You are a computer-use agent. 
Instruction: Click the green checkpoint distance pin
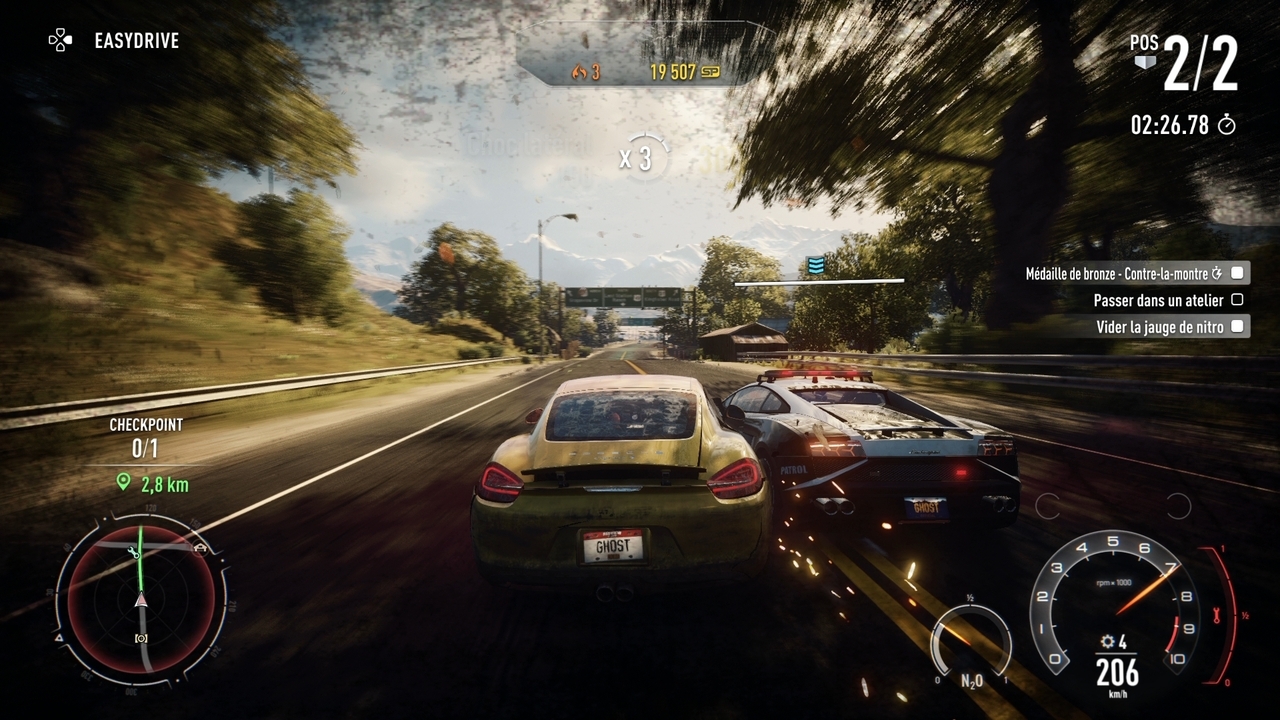(x=123, y=482)
